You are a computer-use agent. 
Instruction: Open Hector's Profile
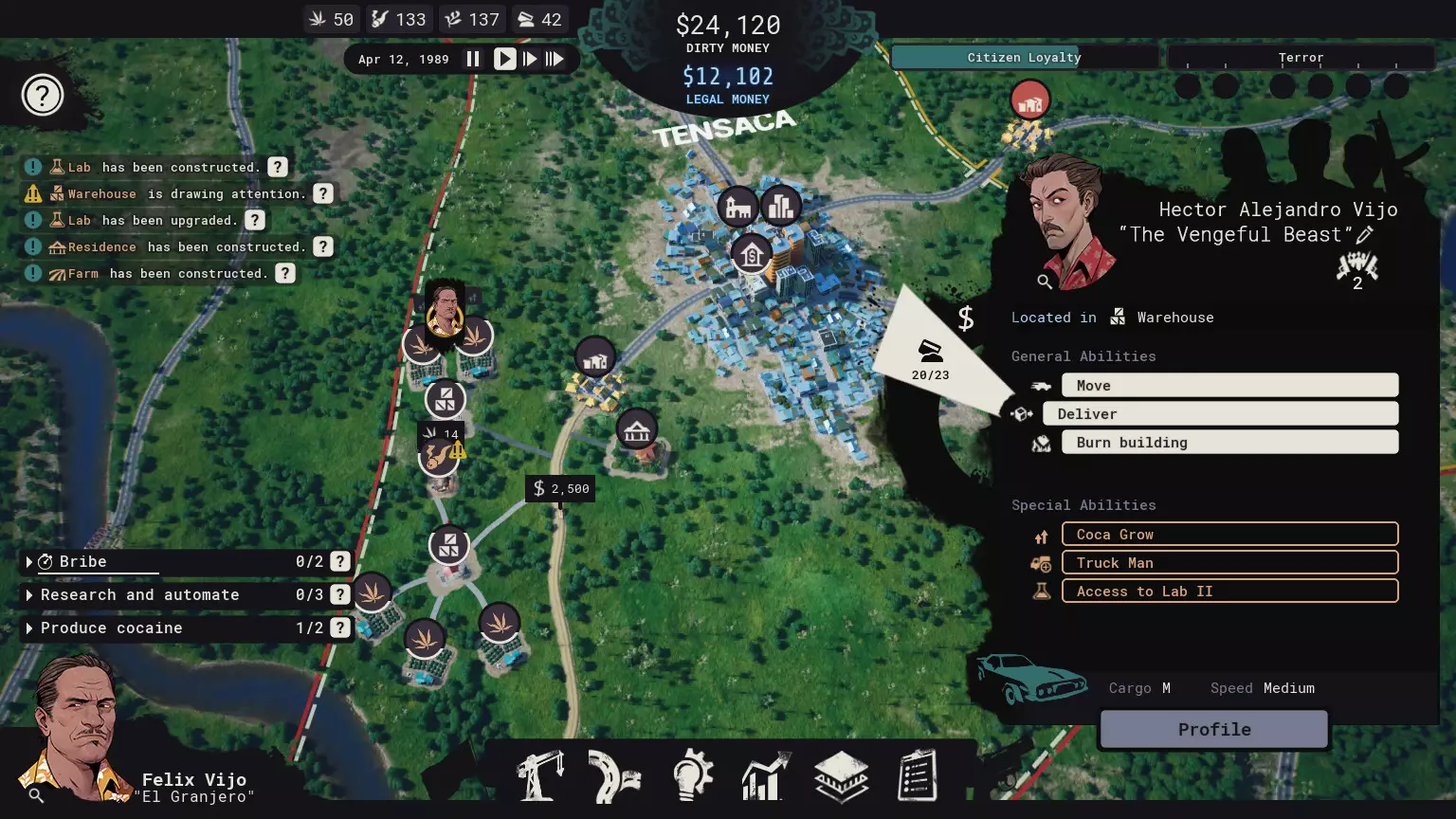[x=1213, y=729]
